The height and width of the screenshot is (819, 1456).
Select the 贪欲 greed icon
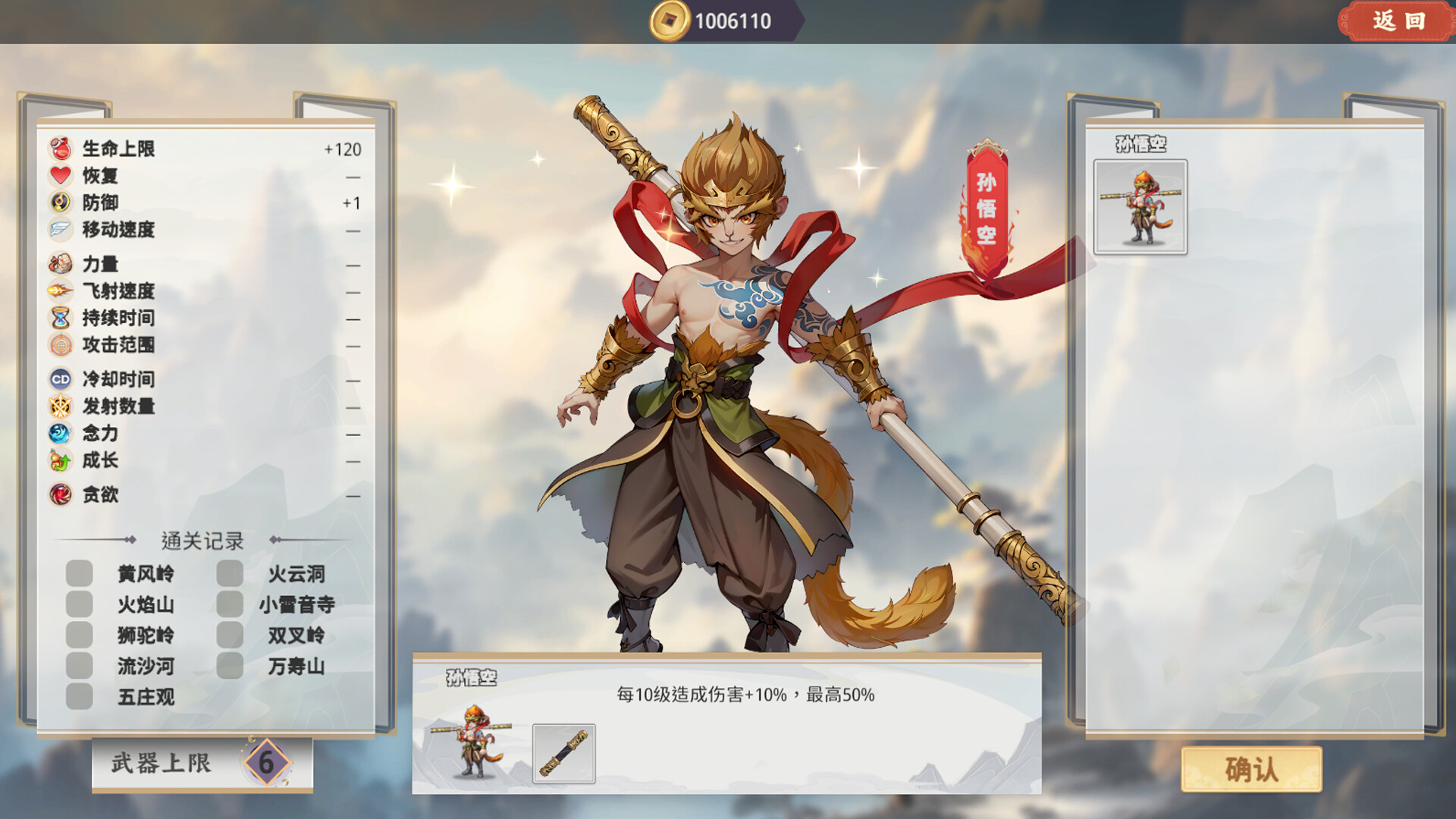point(59,494)
